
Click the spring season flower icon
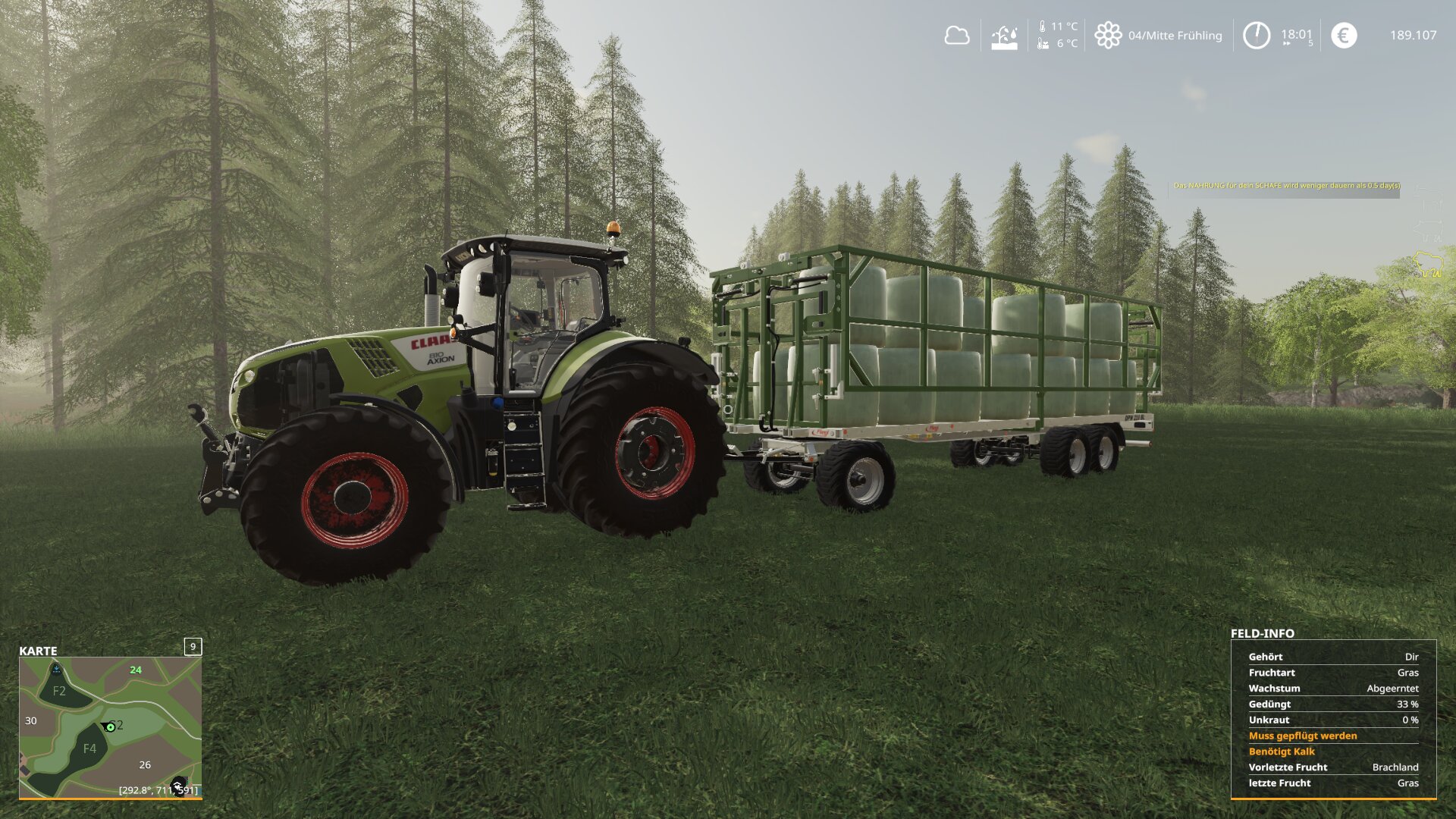pyautogui.click(x=1107, y=36)
